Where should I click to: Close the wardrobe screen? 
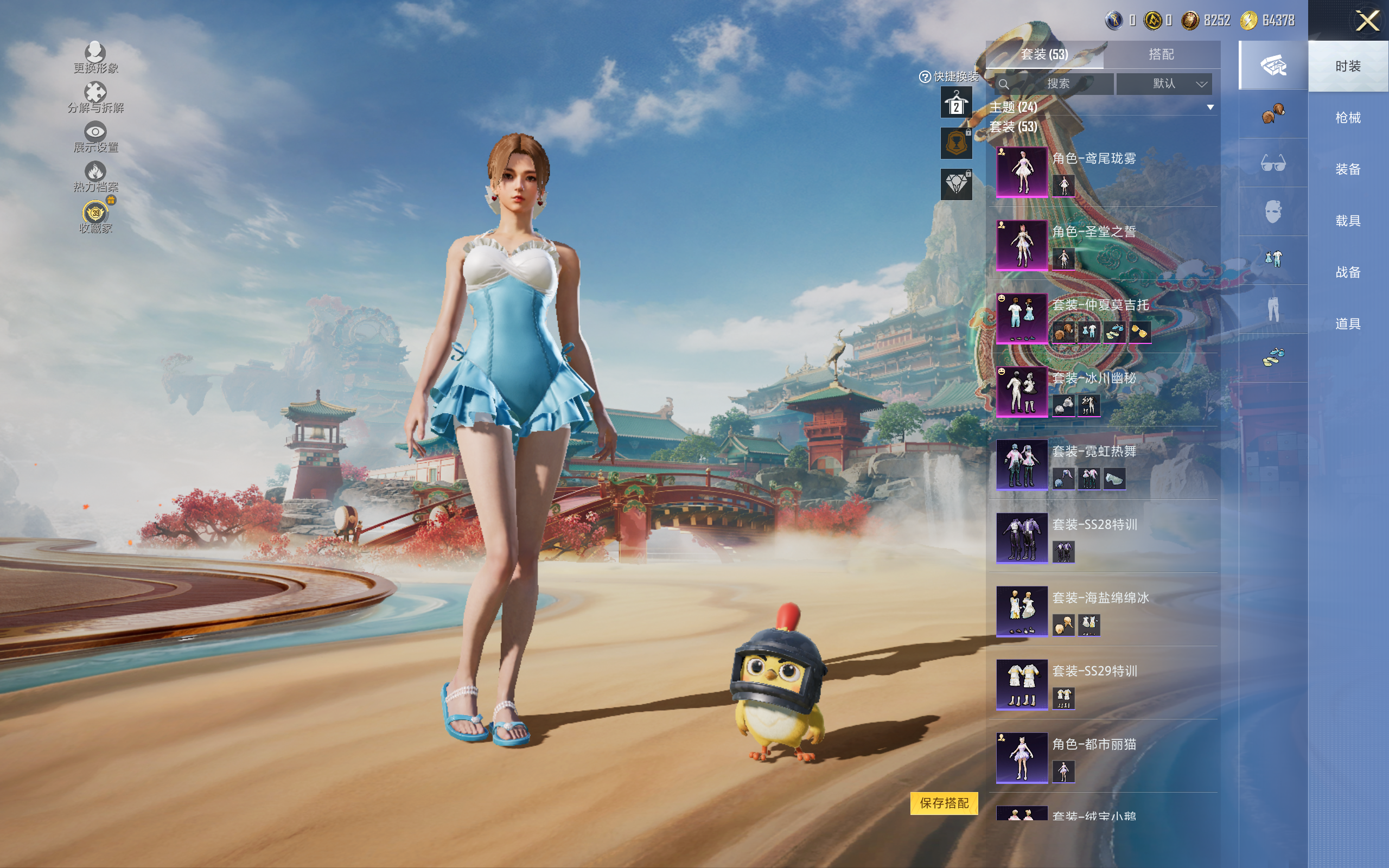(1367, 21)
